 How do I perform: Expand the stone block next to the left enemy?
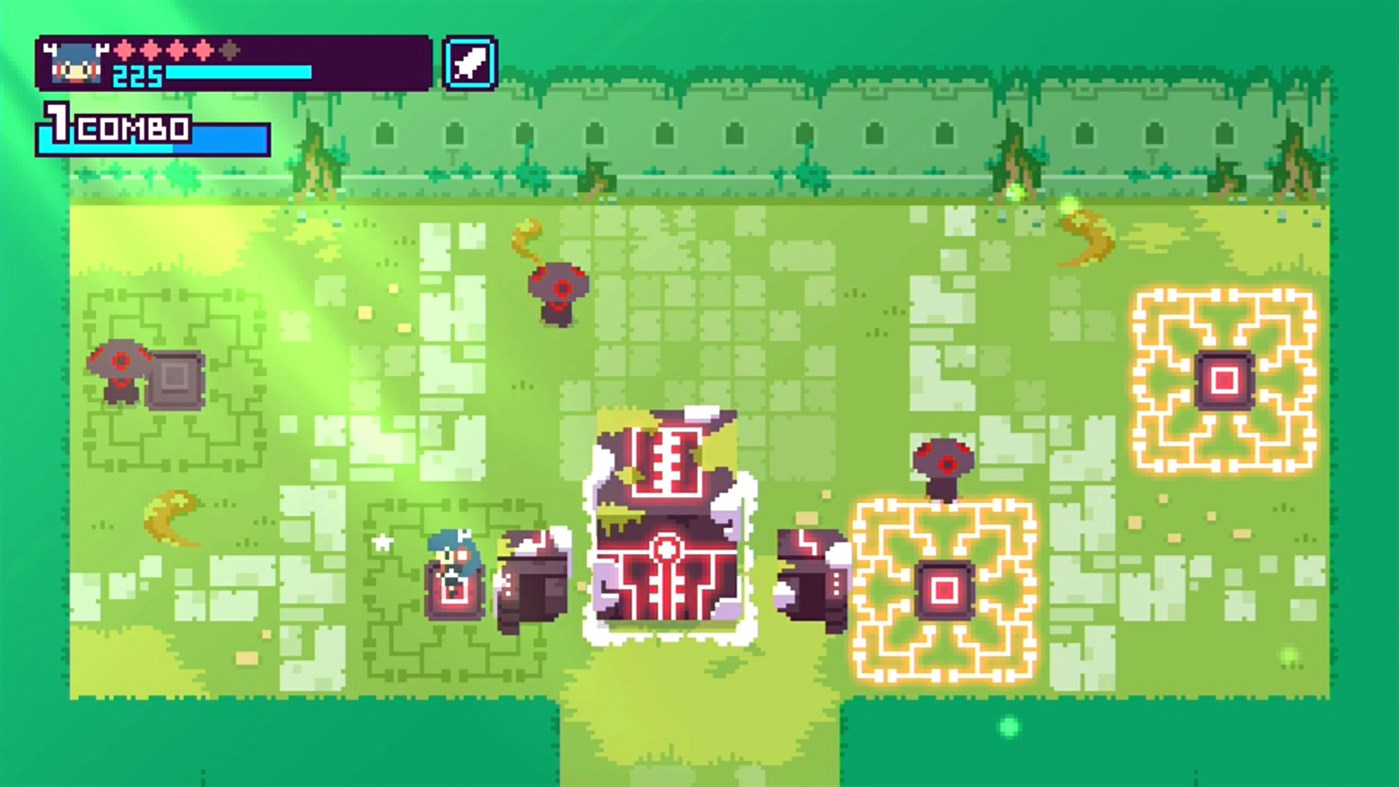(x=175, y=380)
